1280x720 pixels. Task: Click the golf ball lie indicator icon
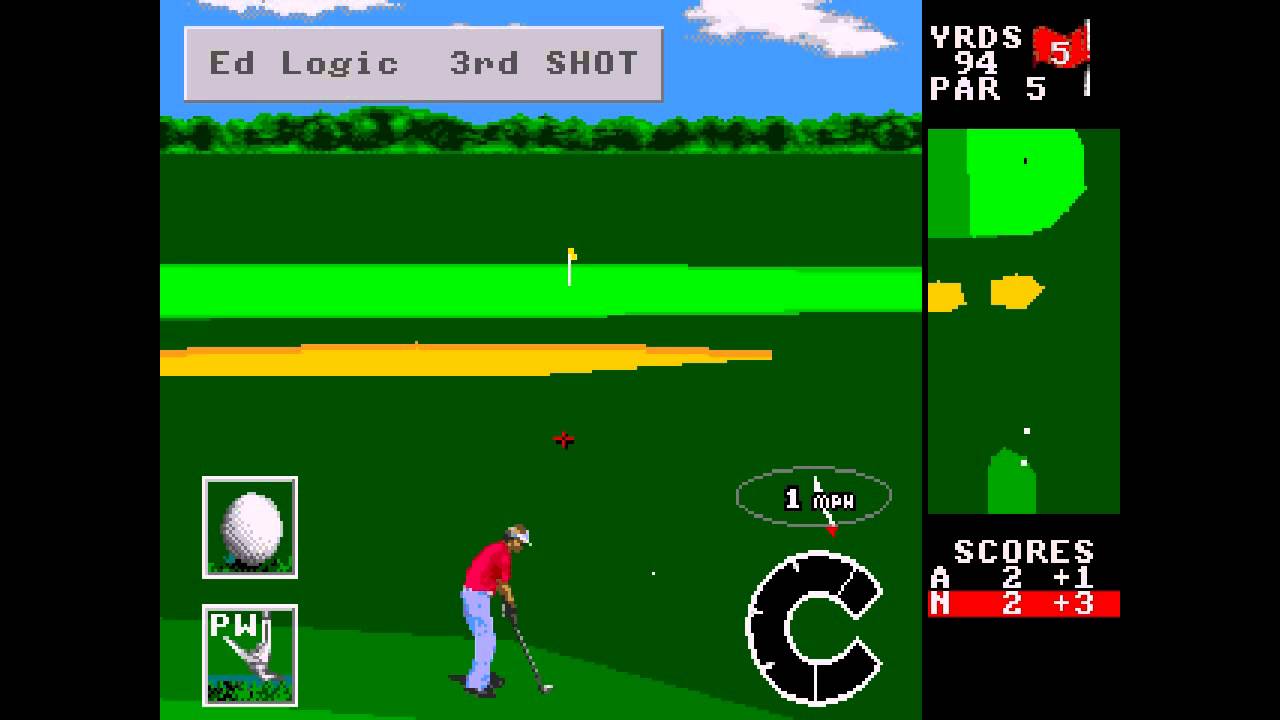pyautogui.click(x=250, y=527)
